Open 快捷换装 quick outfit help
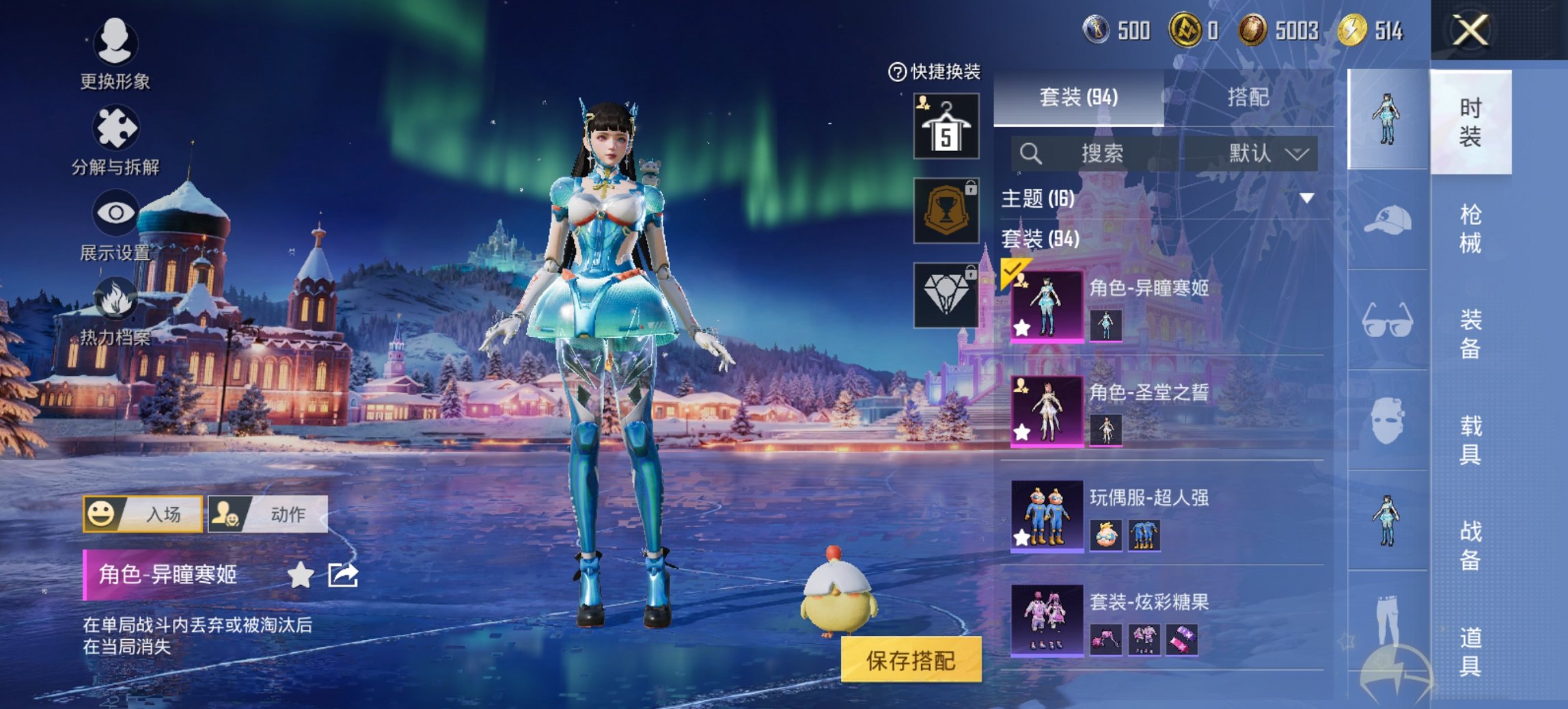 934,71
